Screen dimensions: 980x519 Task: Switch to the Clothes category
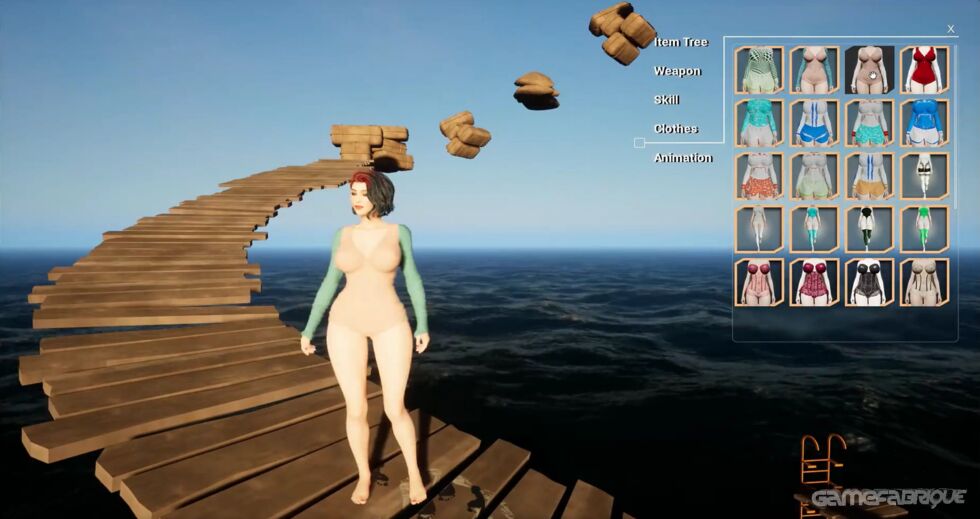click(675, 129)
